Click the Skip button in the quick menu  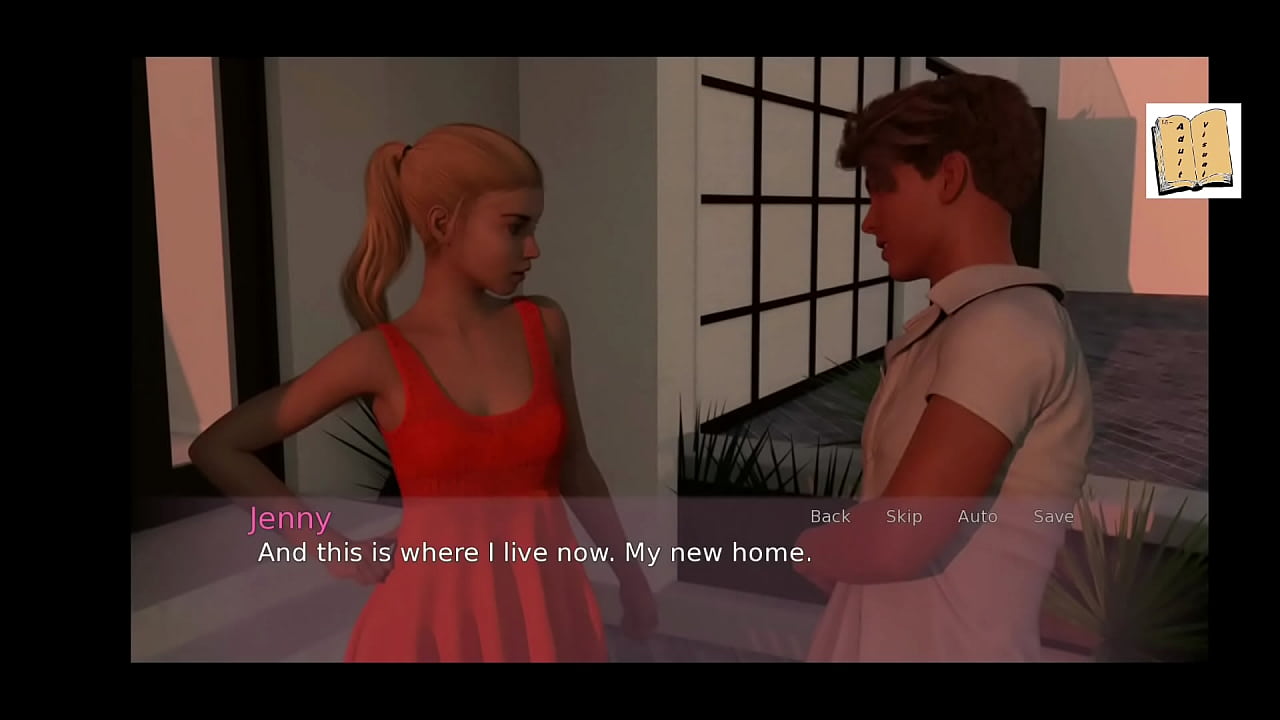tap(904, 516)
